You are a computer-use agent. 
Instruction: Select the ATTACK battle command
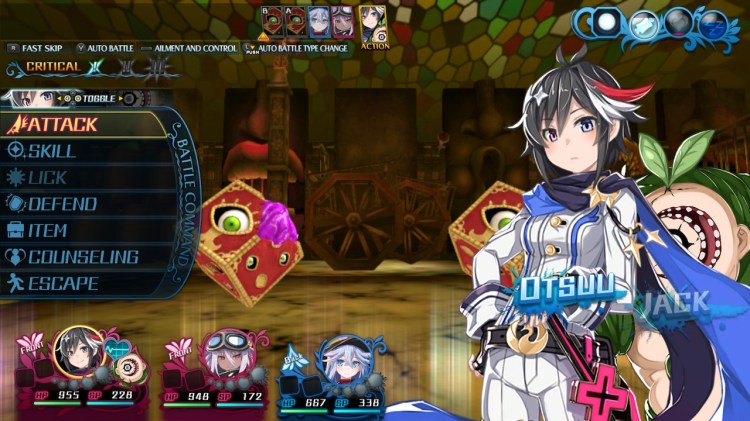click(x=60, y=125)
